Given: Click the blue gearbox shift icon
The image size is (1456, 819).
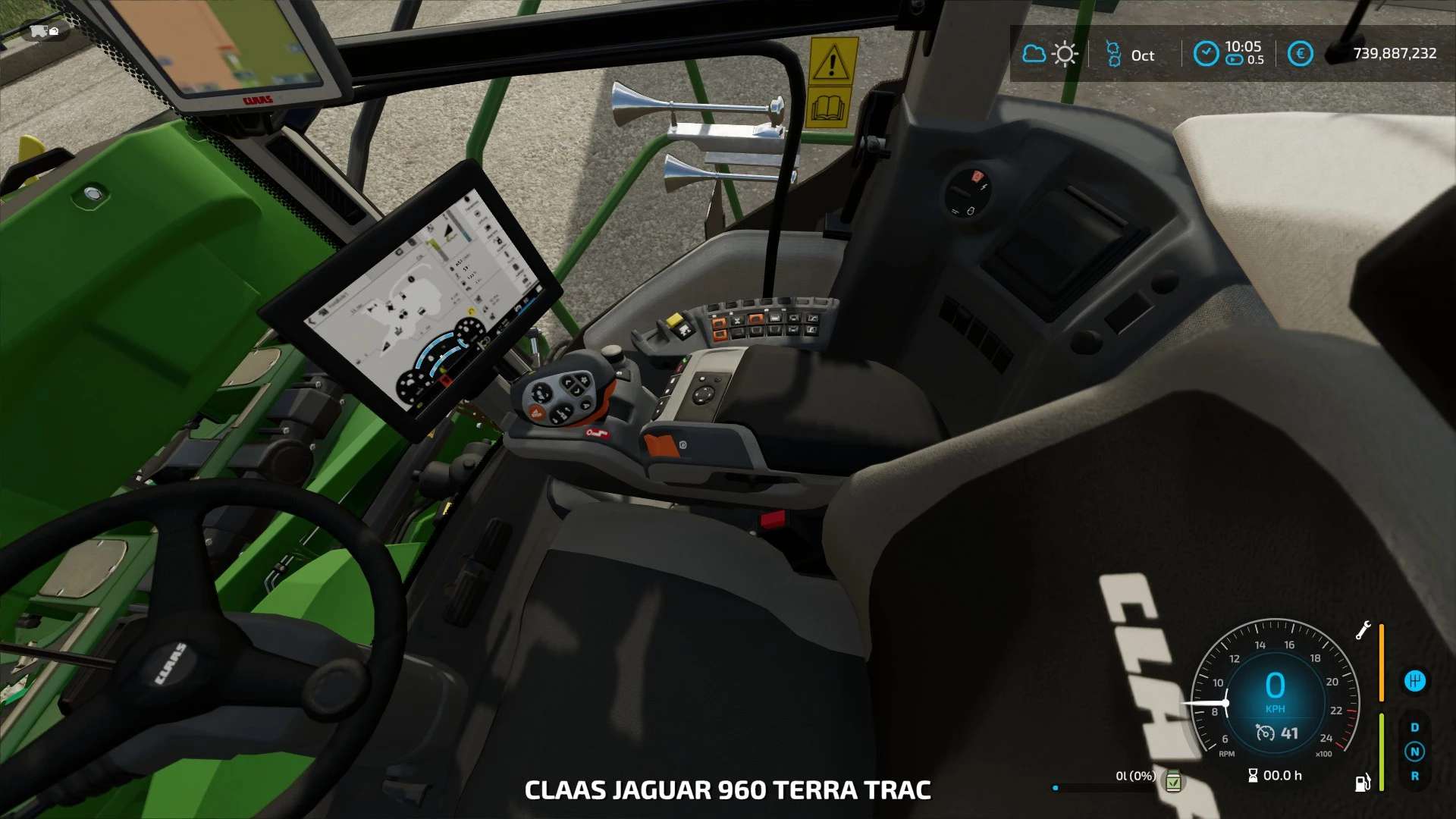Looking at the screenshot, I should pyautogui.click(x=1414, y=681).
